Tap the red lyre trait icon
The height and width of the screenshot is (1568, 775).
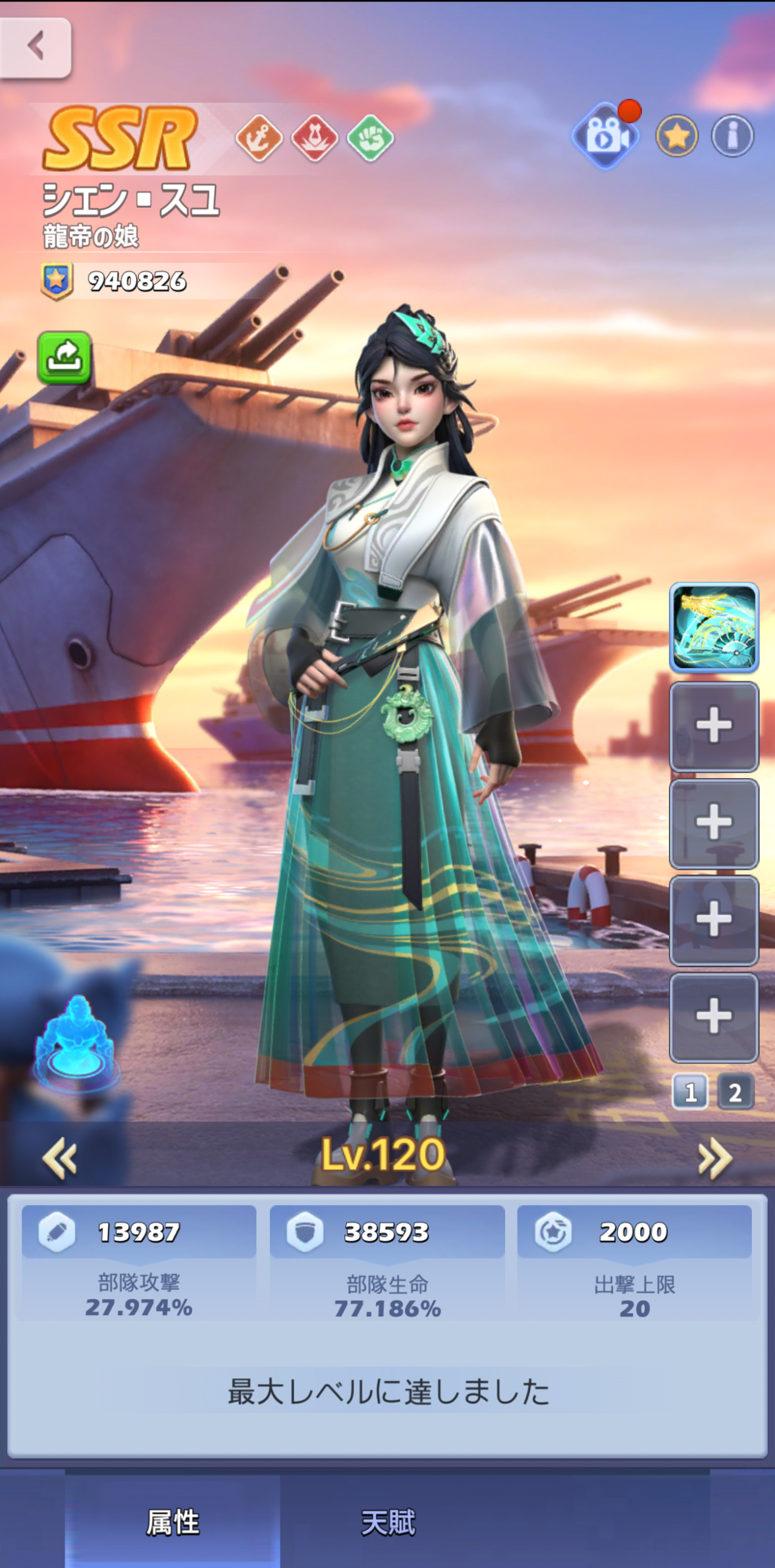pyautogui.click(x=315, y=138)
